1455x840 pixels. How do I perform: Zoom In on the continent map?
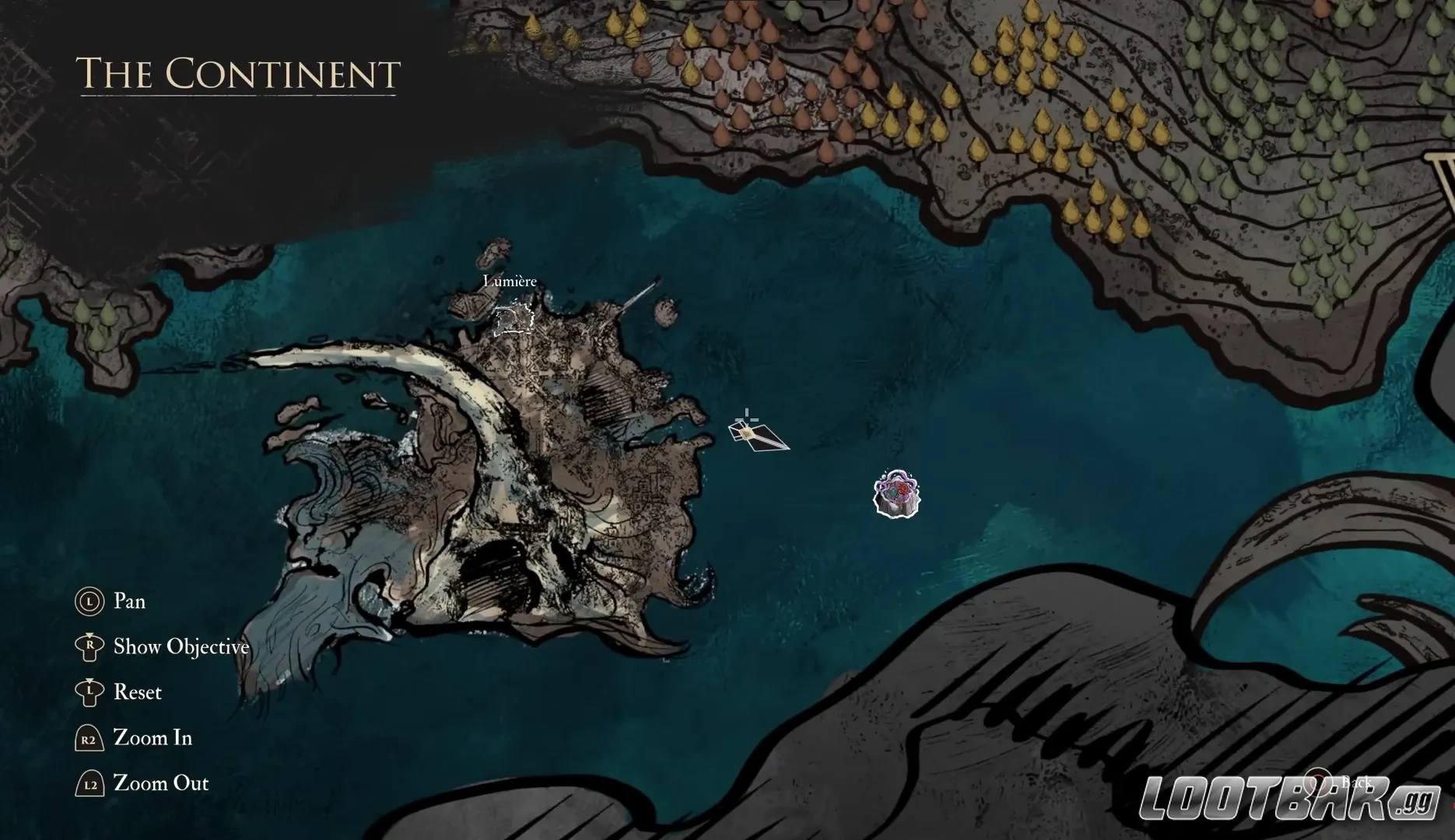(x=152, y=737)
